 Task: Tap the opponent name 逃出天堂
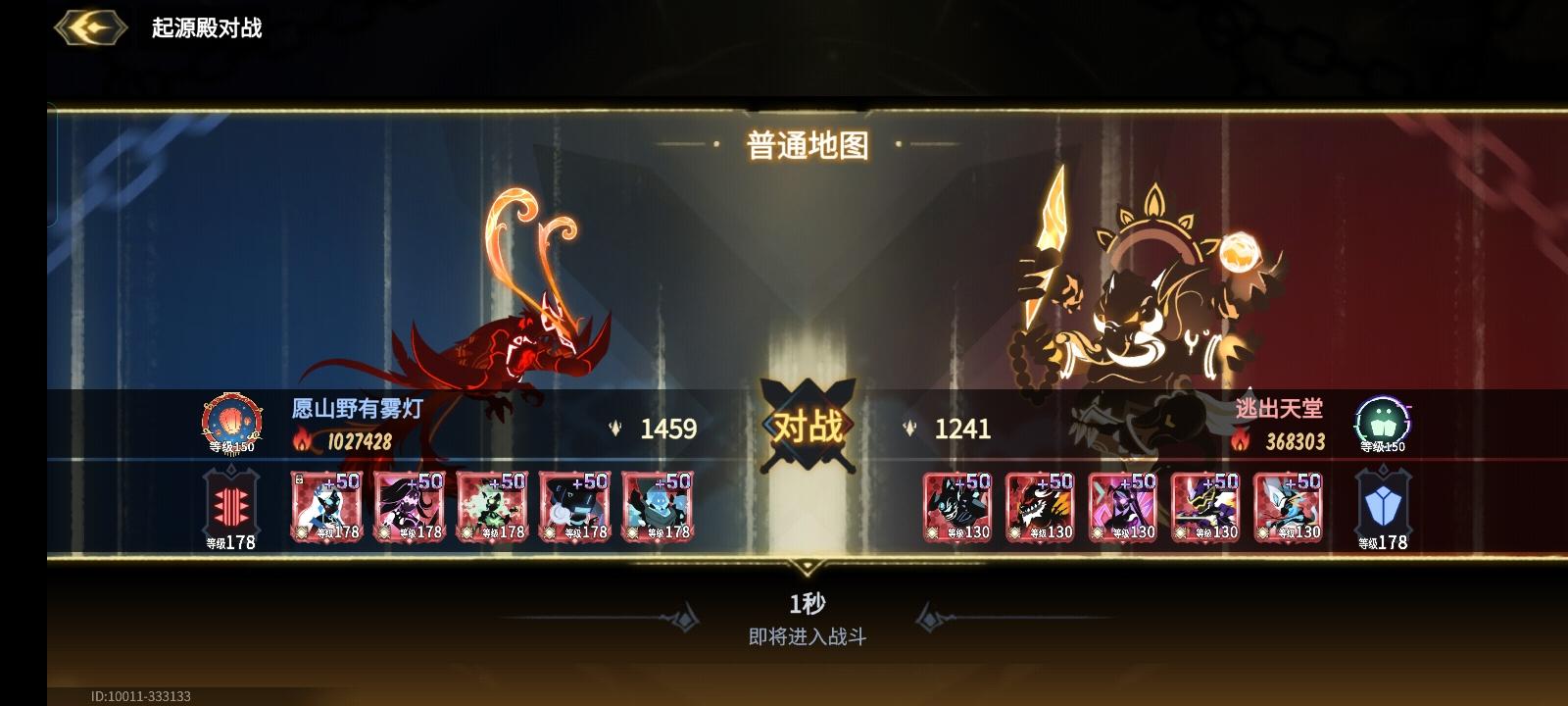[1281, 410]
